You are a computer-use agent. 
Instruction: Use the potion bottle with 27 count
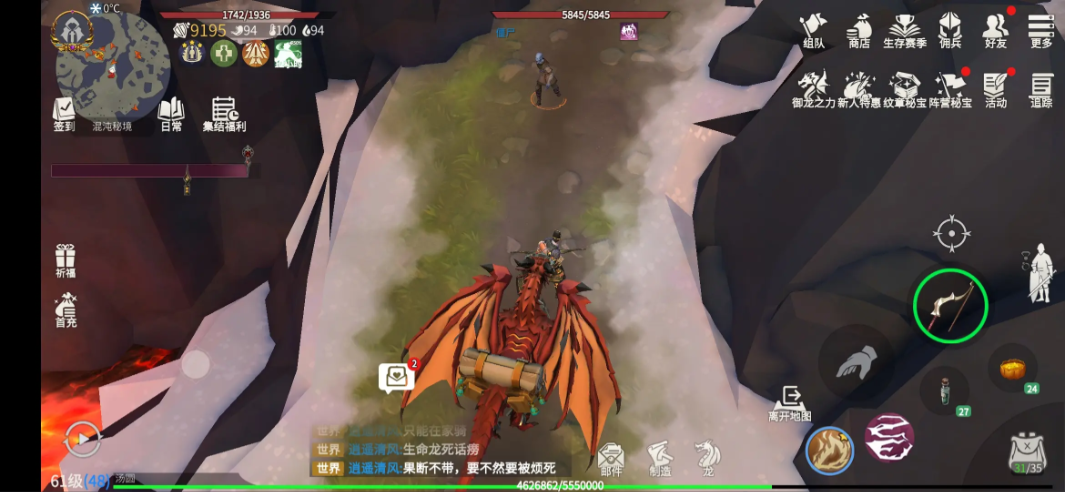pos(944,390)
